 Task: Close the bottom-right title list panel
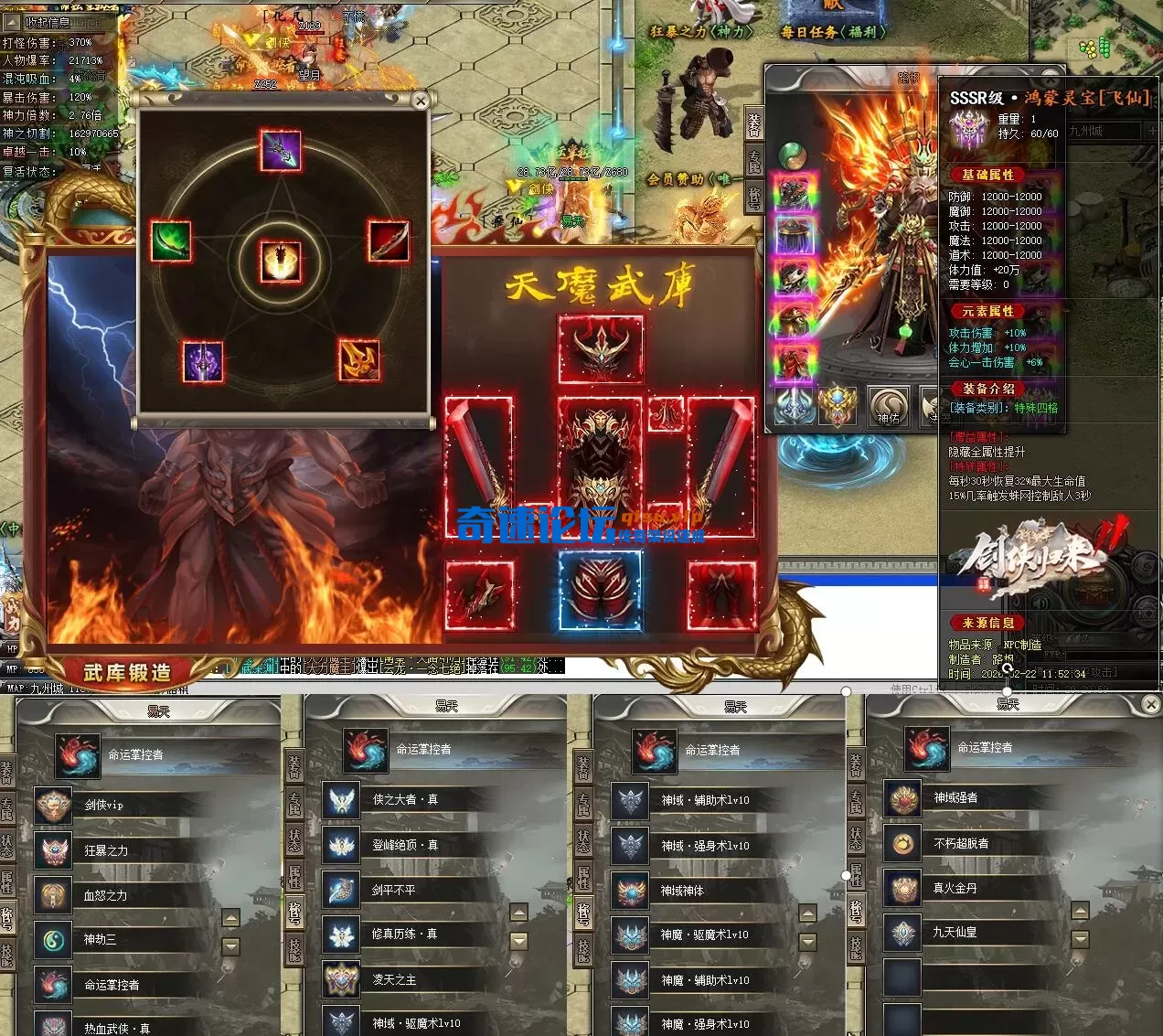(x=1151, y=704)
